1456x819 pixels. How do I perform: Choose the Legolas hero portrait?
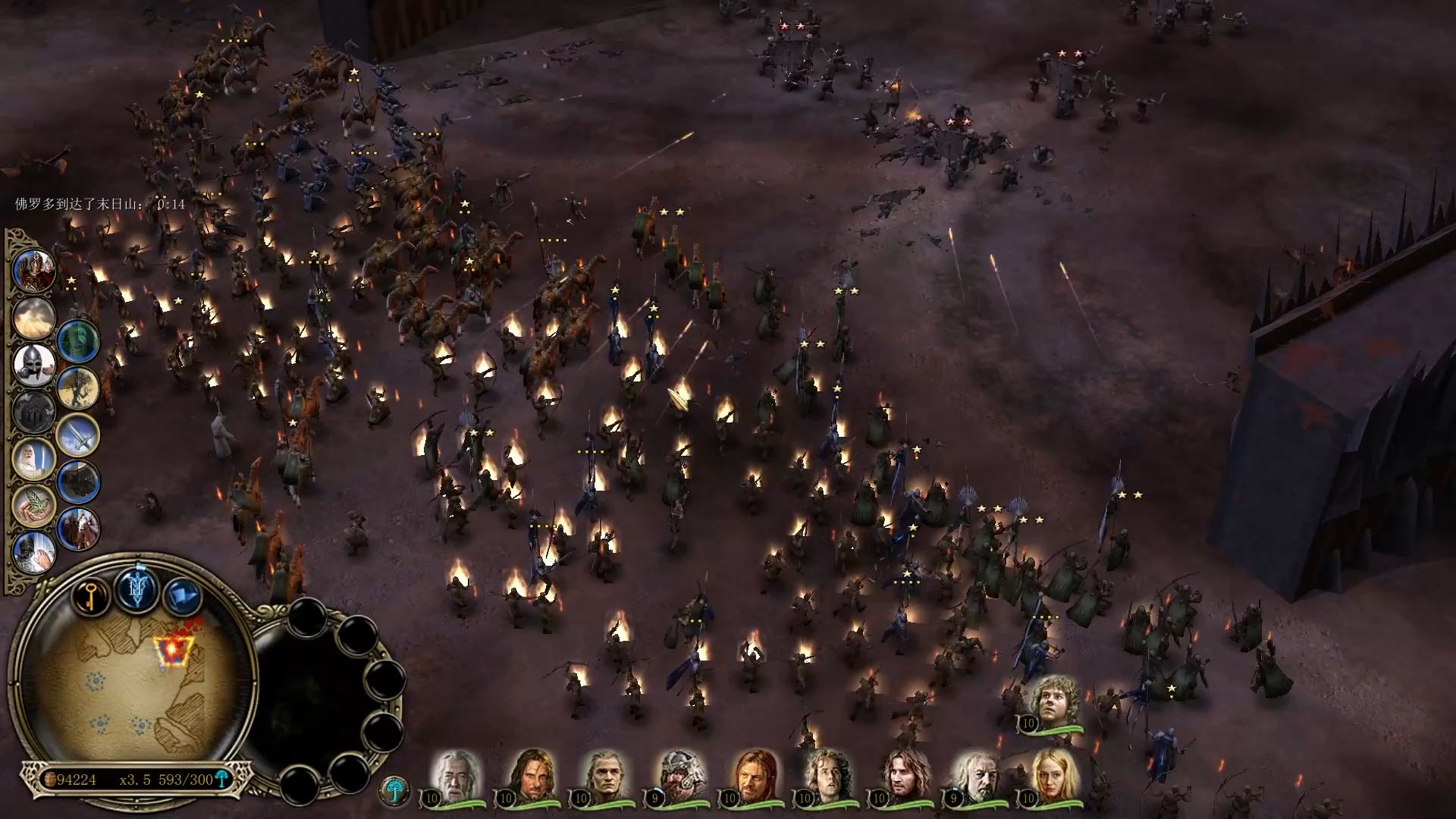[606, 776]
